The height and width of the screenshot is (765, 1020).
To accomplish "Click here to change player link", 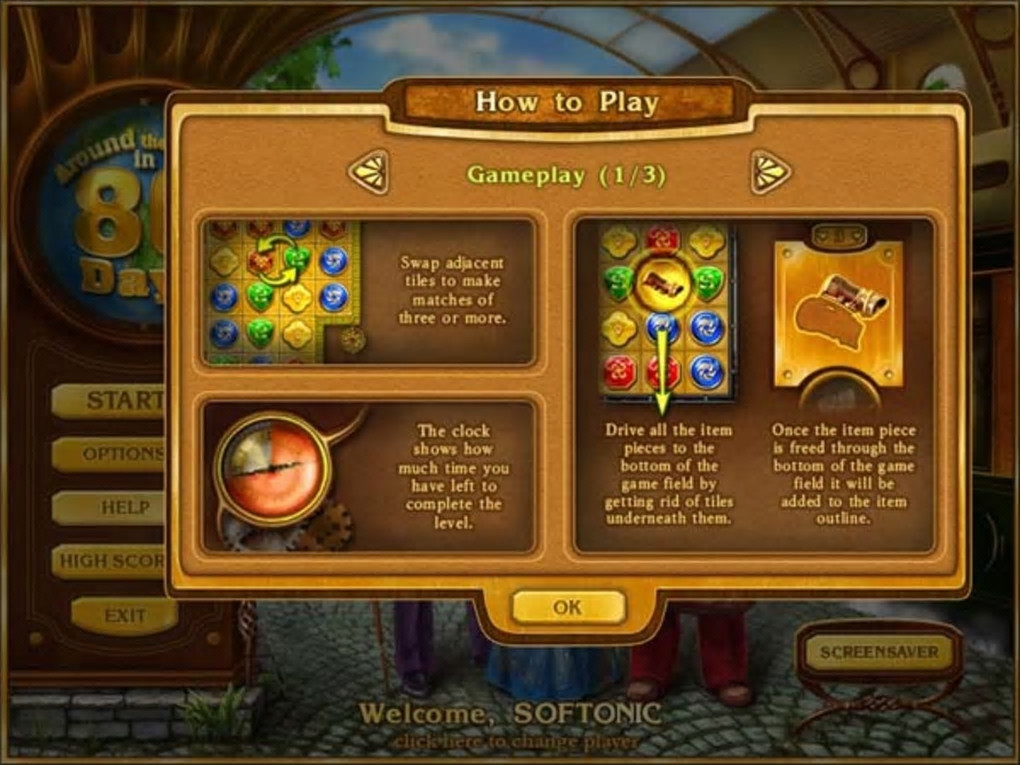I will point(514,743).
